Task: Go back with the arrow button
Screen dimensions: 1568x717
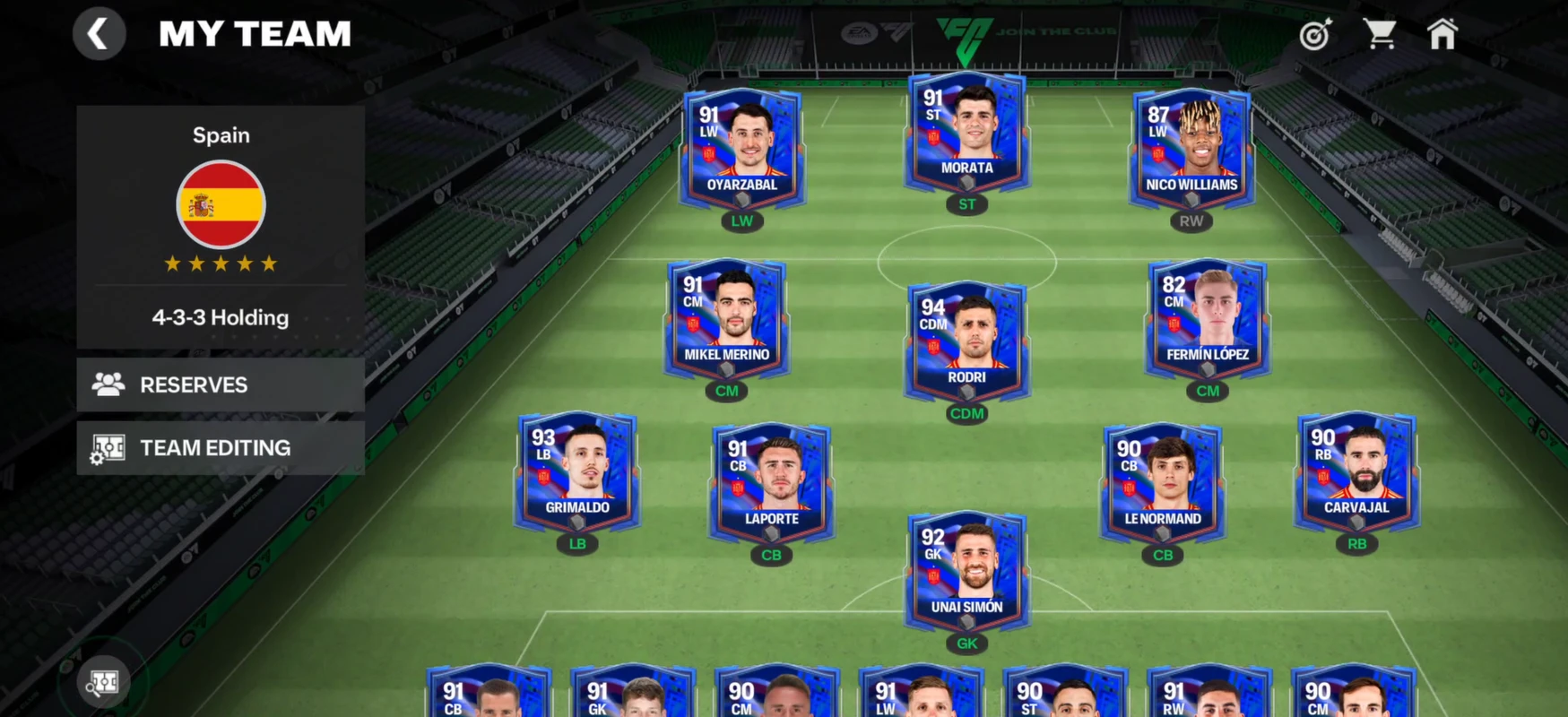Action: pos(99,35)
